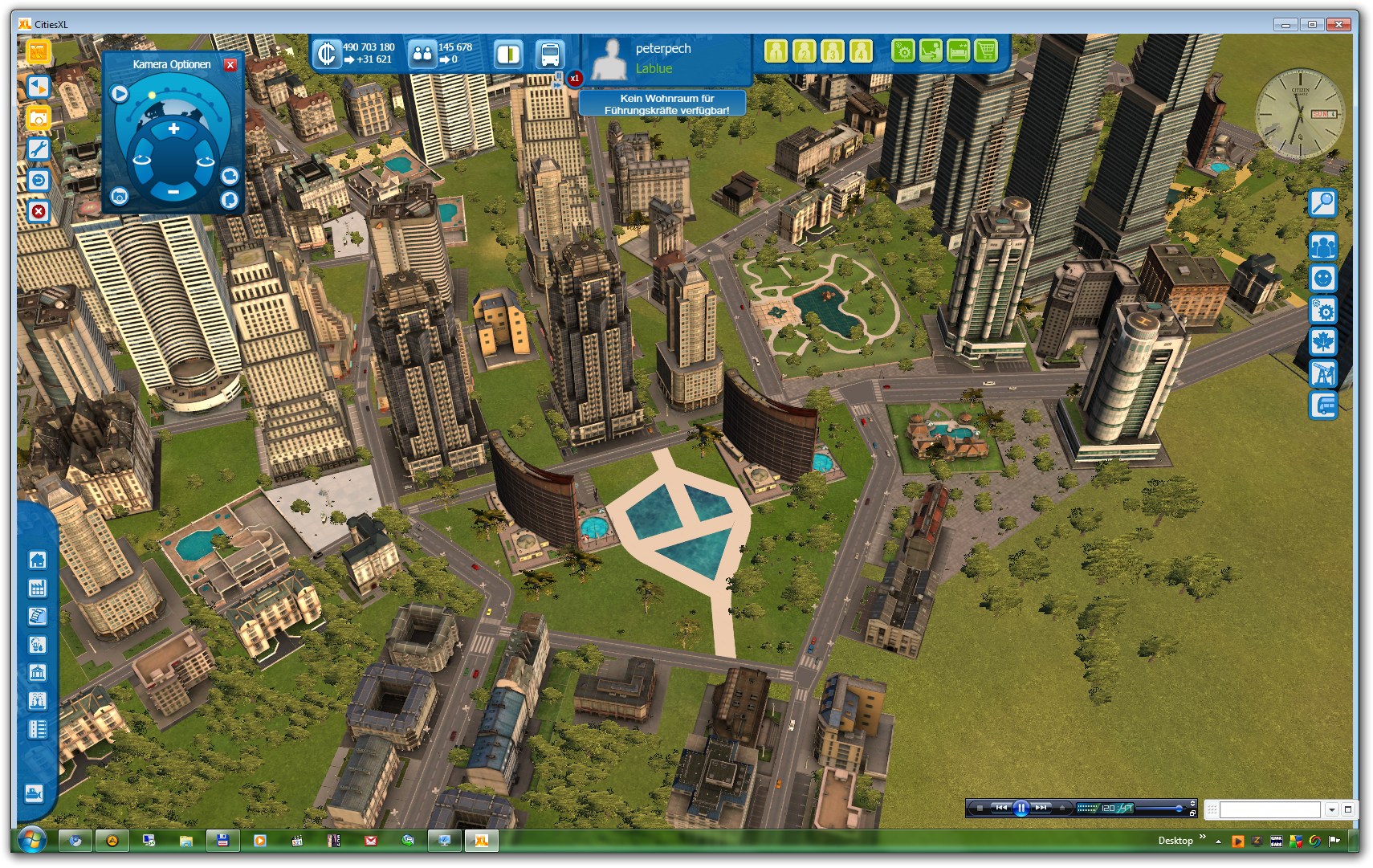Open the bus transport panel
1373x868 pixels.
[x=550, y=55]
